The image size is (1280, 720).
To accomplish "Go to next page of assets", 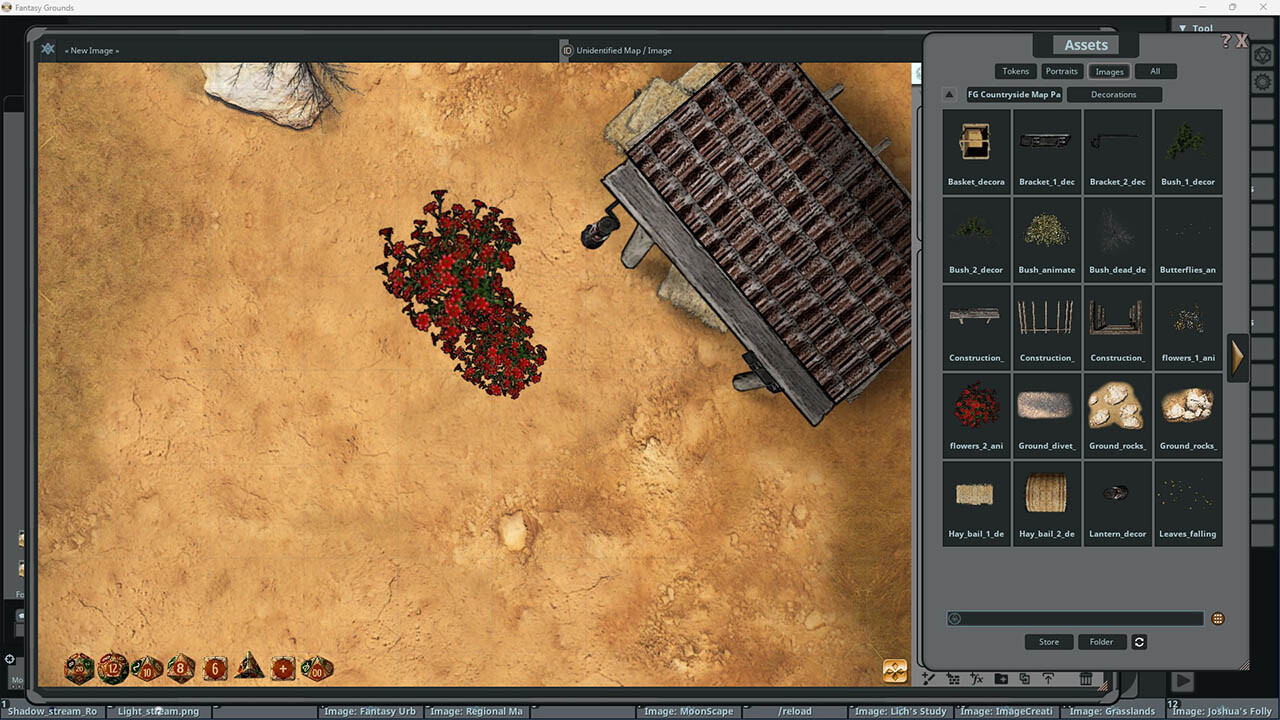I will 1237,357.
